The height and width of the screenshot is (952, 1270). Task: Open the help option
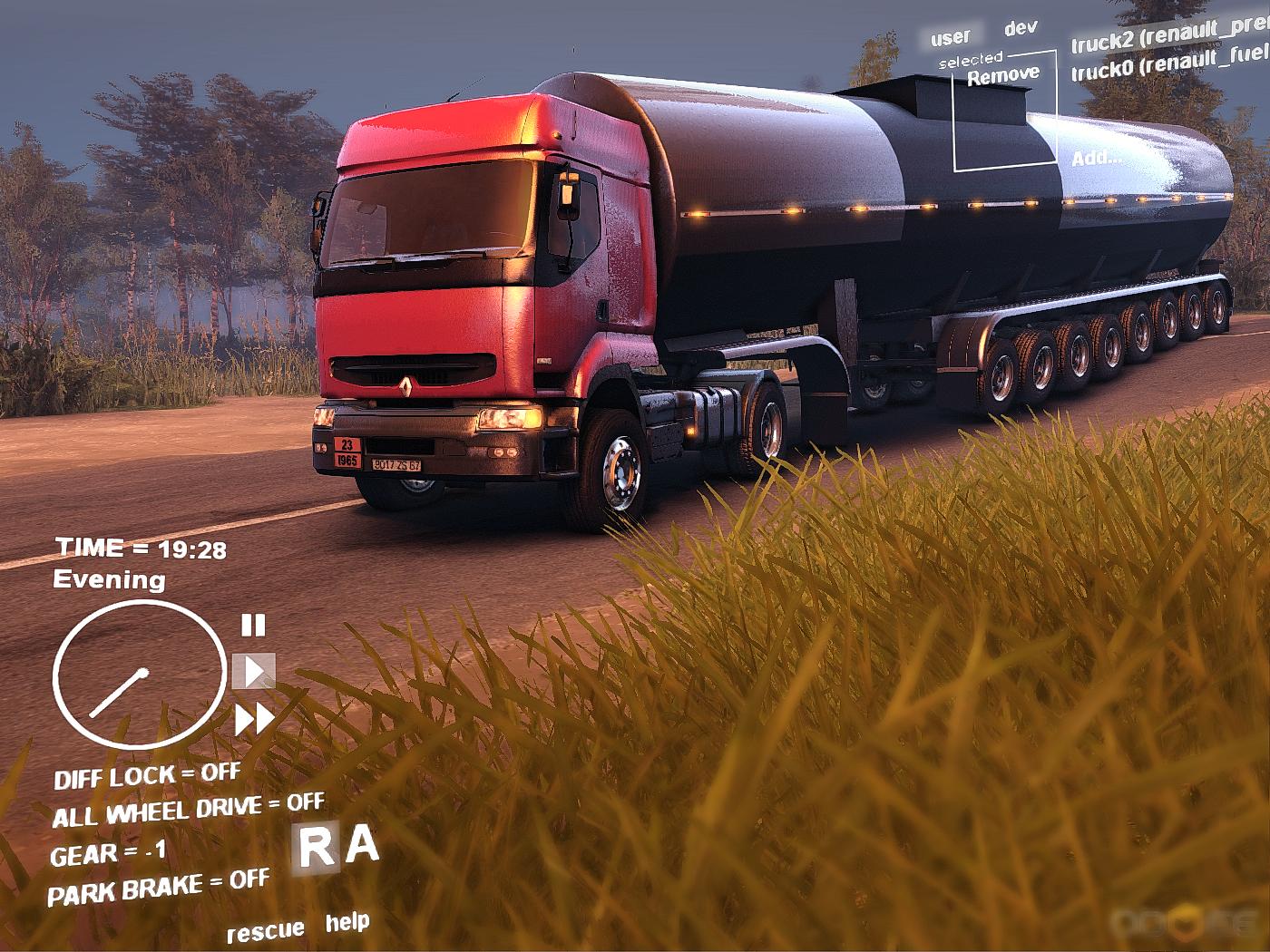click(x=347, y=923)
